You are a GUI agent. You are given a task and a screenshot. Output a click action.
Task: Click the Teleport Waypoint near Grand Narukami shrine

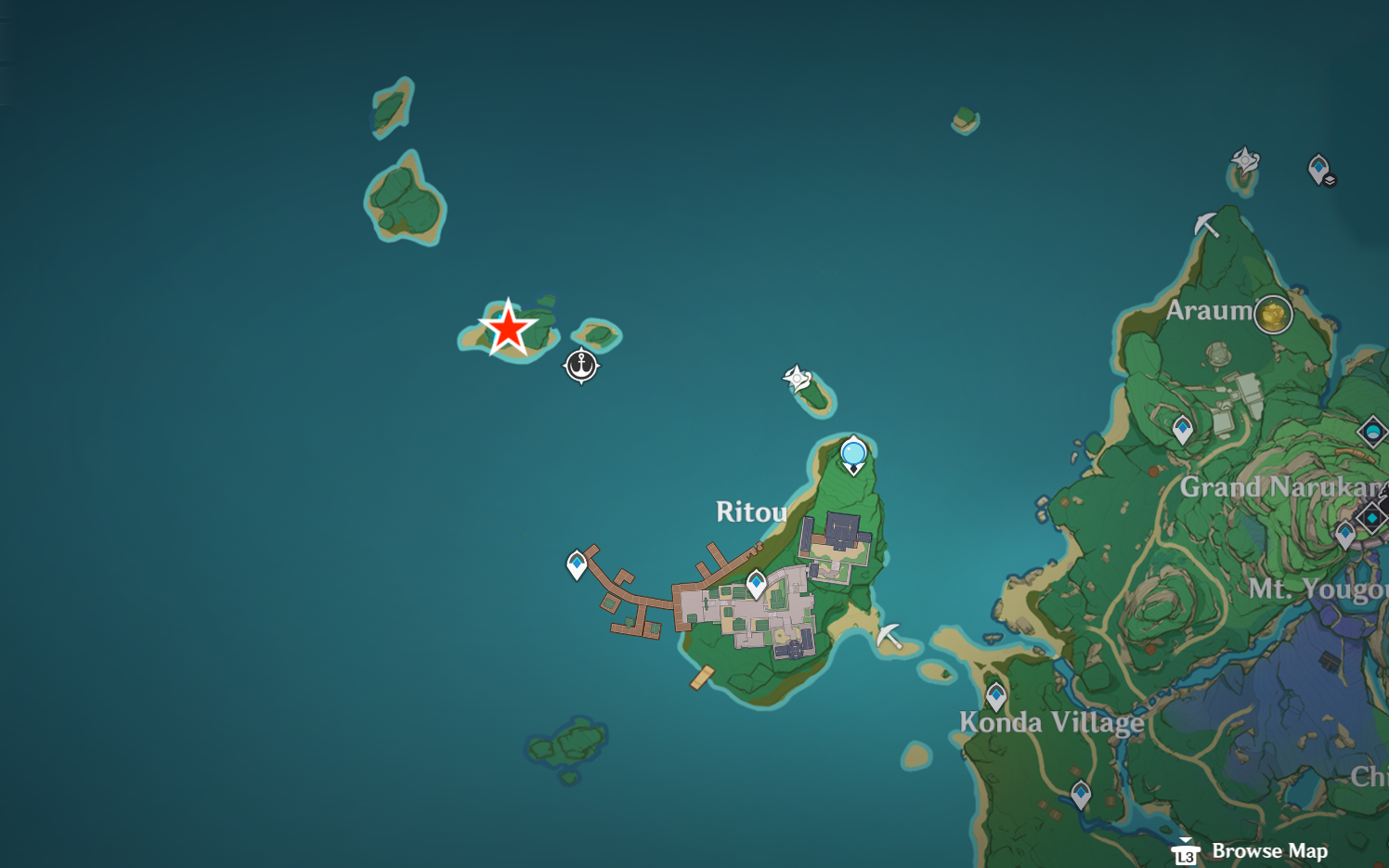(1181, 431)
